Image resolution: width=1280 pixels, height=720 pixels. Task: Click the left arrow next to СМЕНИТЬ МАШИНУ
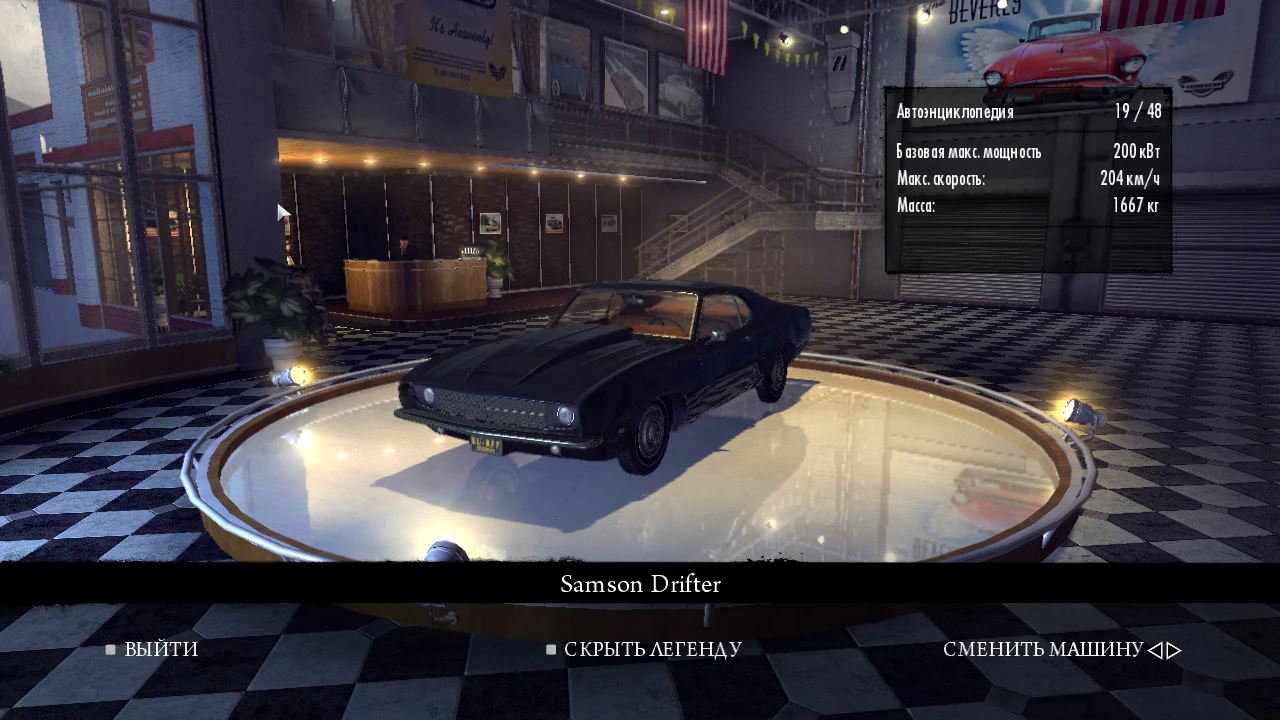(x=1158, y=650)
